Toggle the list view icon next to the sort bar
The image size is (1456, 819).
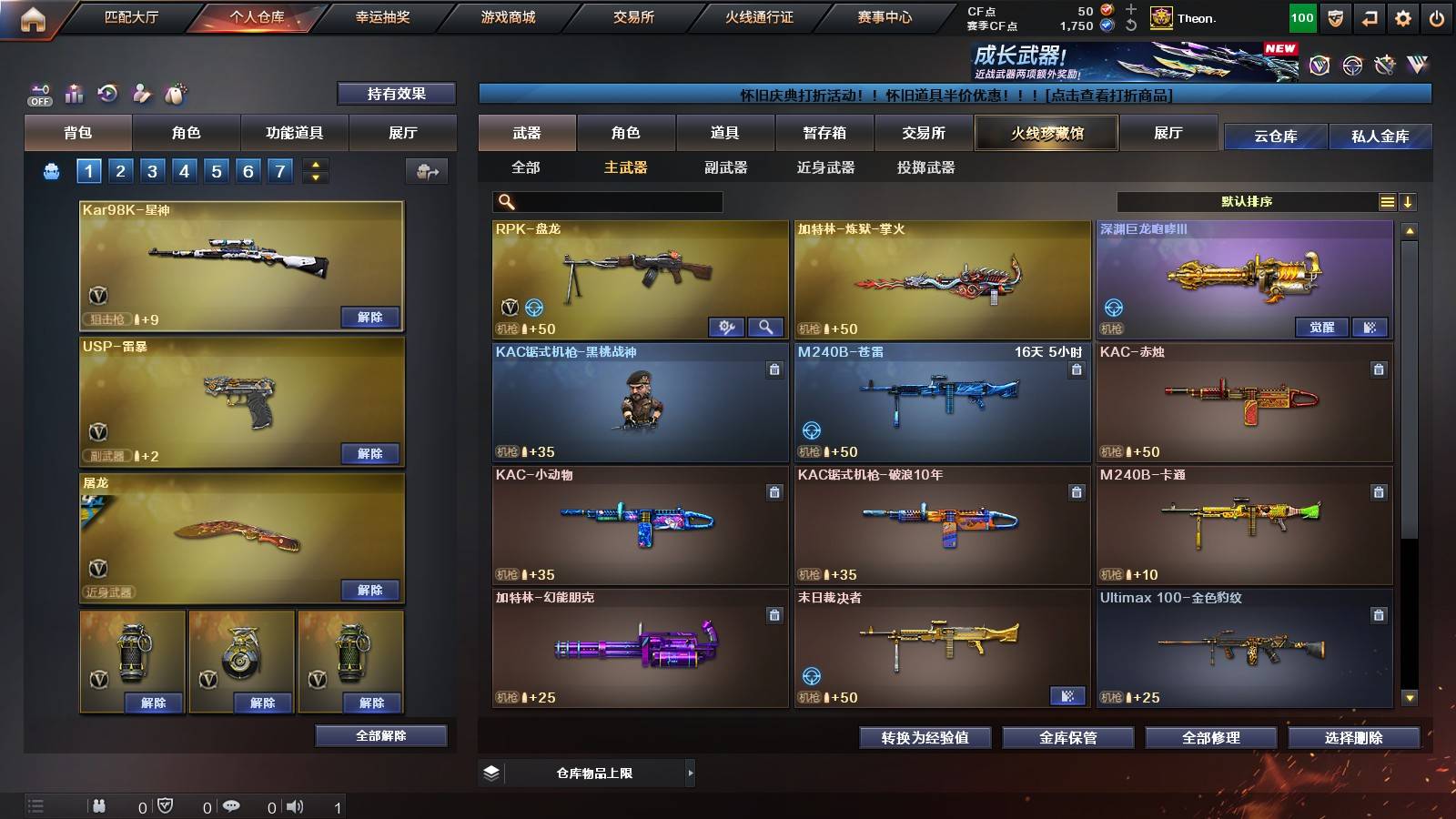point(1386,202)
